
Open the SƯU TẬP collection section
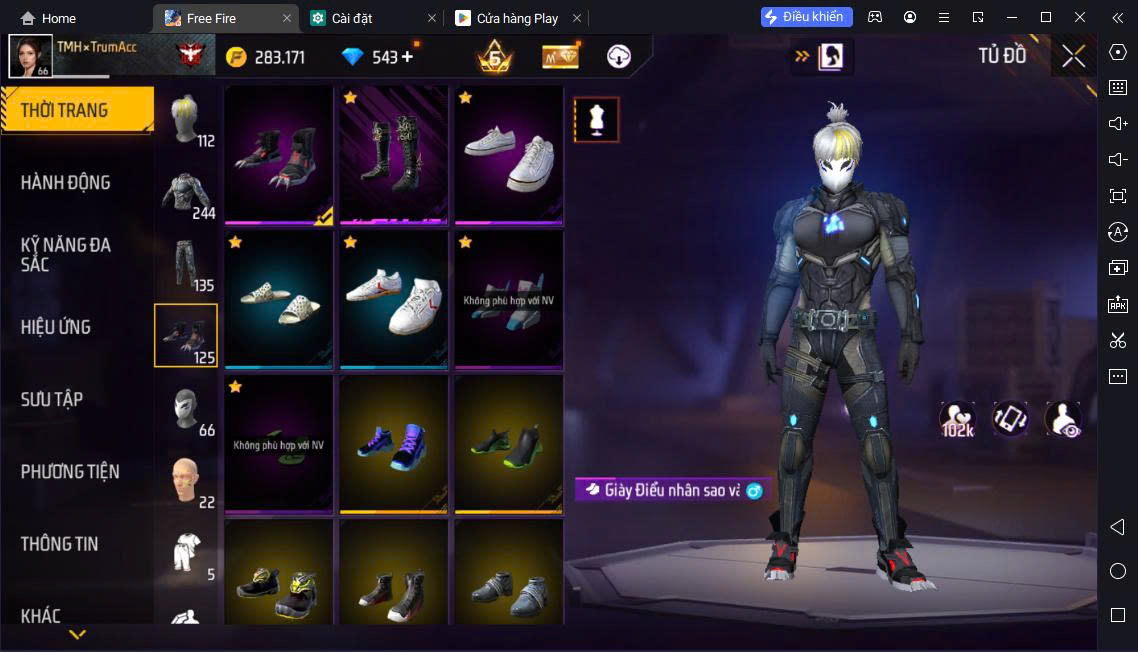(52, 399)
